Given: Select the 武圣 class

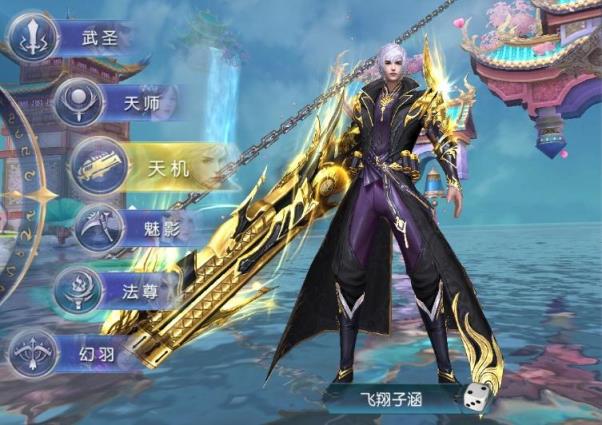Looking at the screenshot, I should 68,39.
